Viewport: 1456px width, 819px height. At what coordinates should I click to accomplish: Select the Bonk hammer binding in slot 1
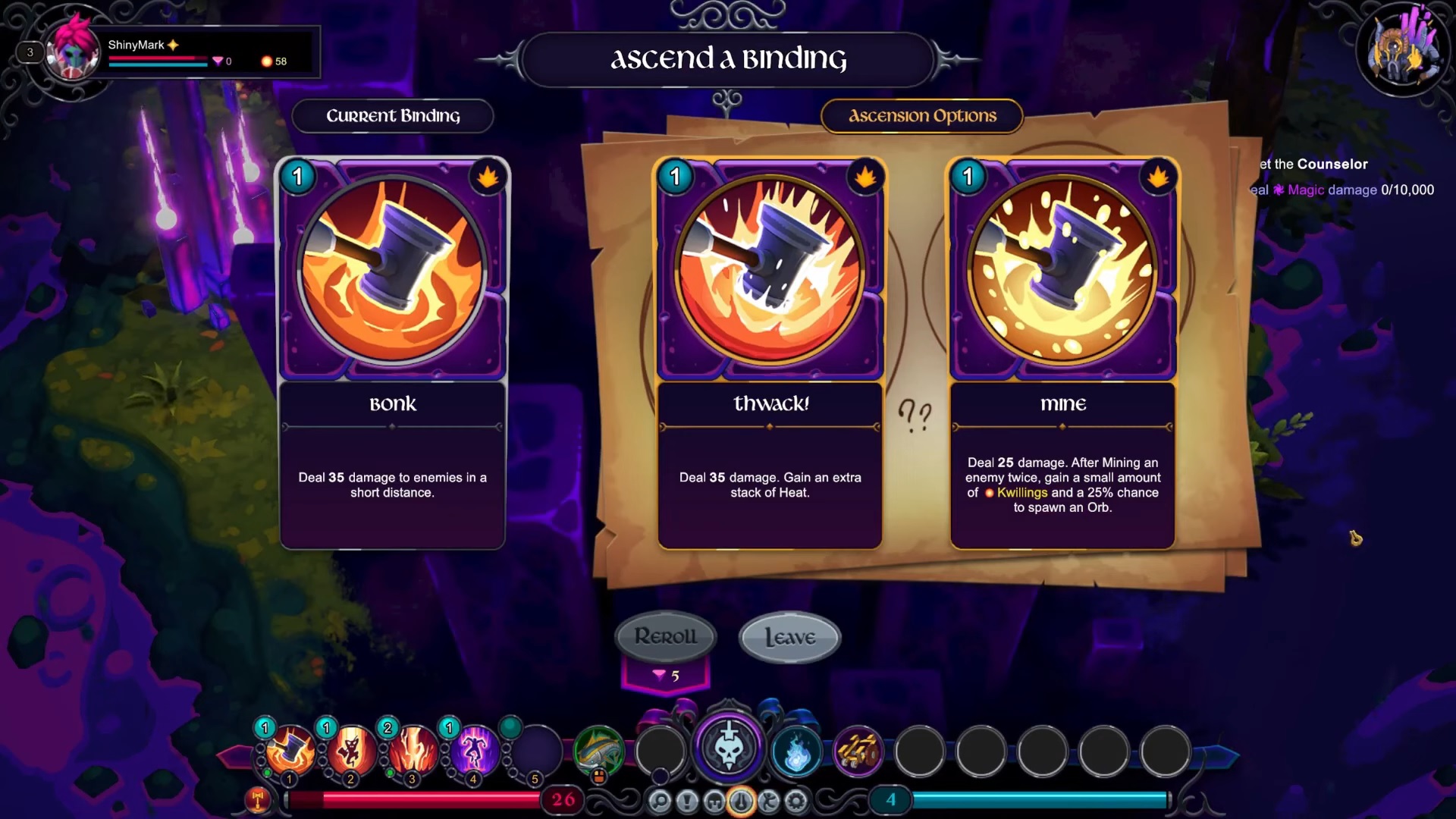(x=290, y=751)
